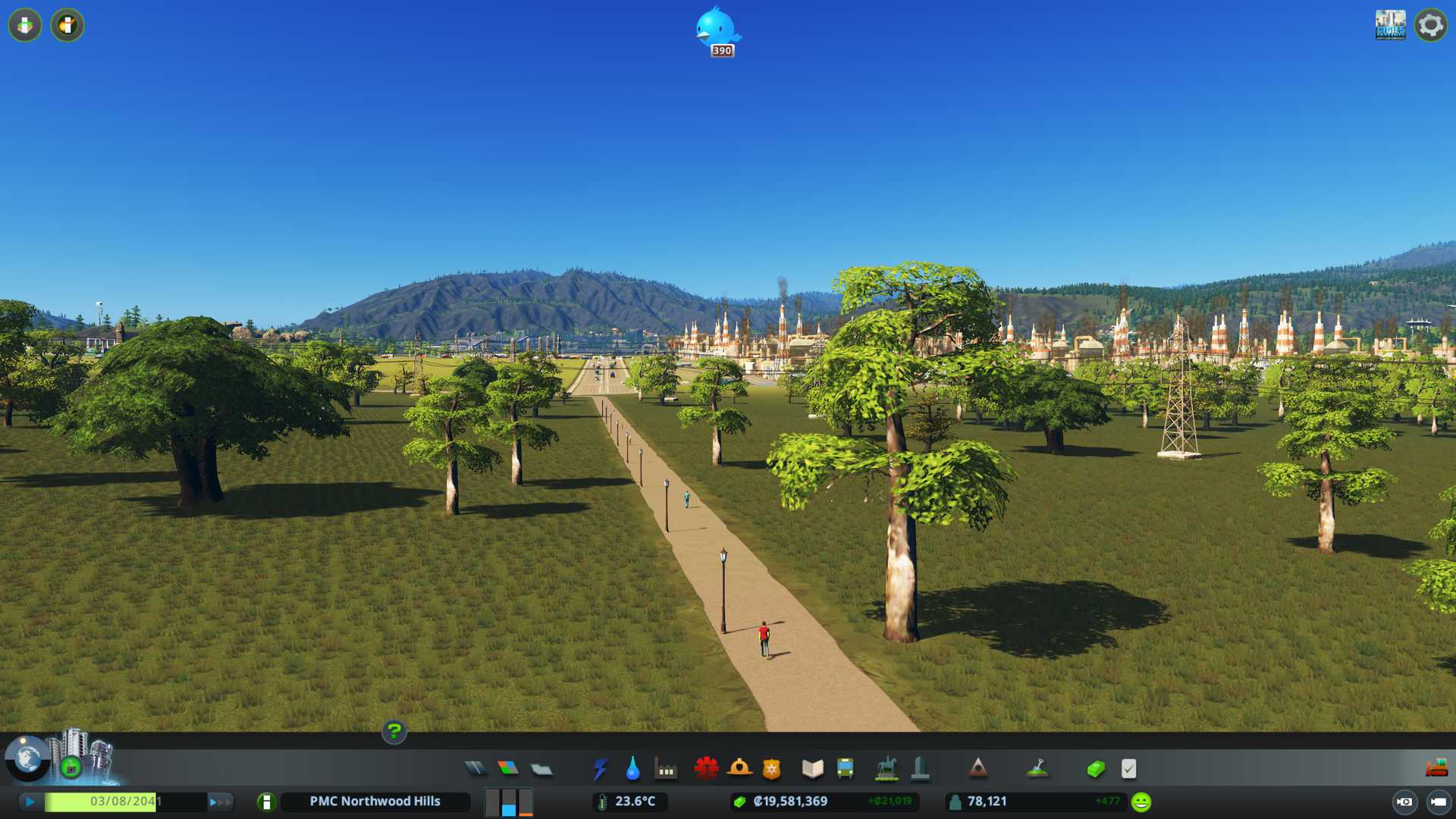
Task: Open the Chirper bird notifications
Action: click(x=717, y=29)
